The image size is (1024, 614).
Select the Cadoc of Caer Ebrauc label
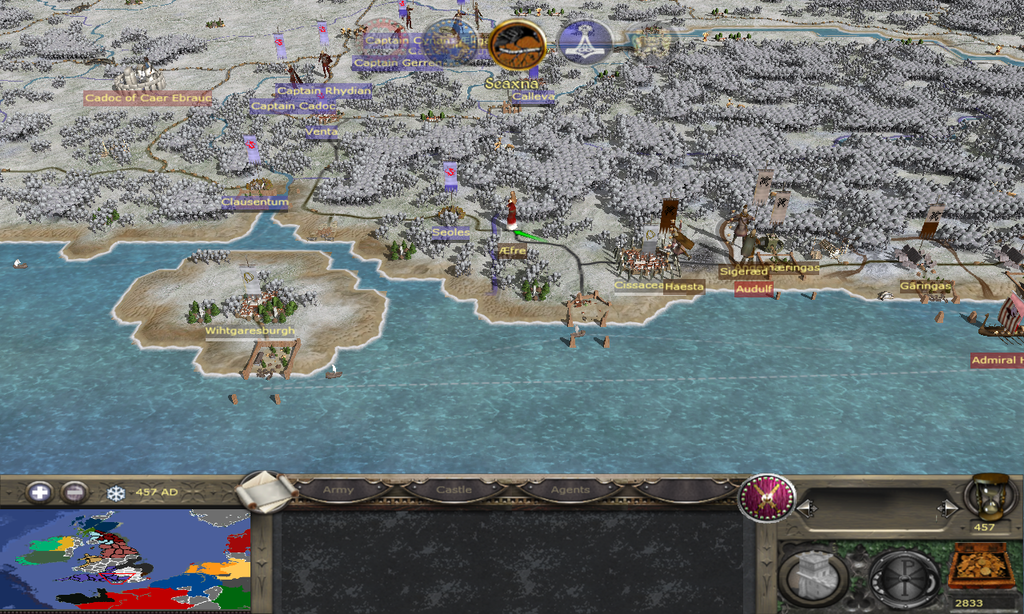pyautogui.click(x=147, y=97)
